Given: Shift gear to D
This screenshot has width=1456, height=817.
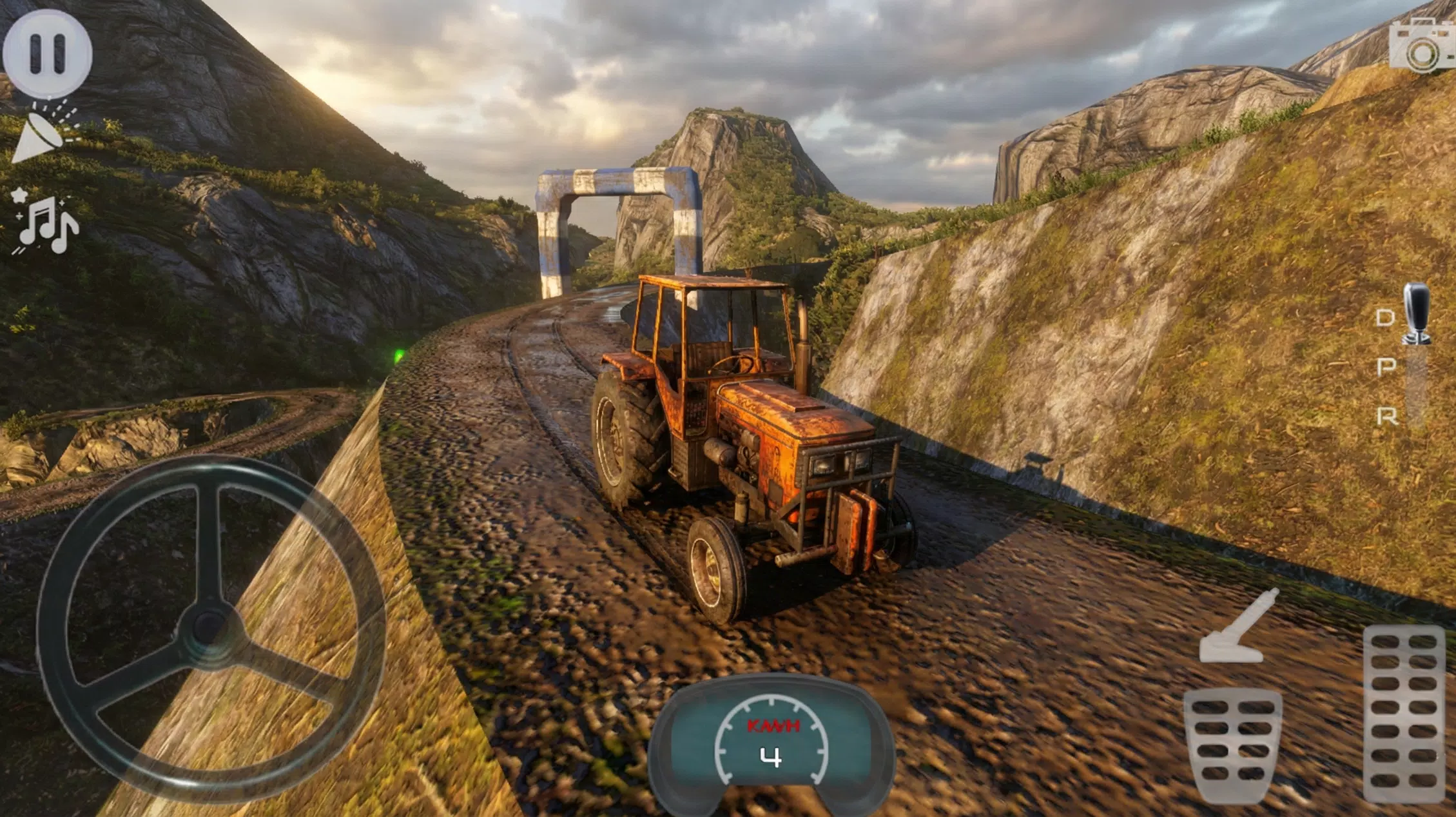Looking at the screenshot, I should (x=1384, y=317).
